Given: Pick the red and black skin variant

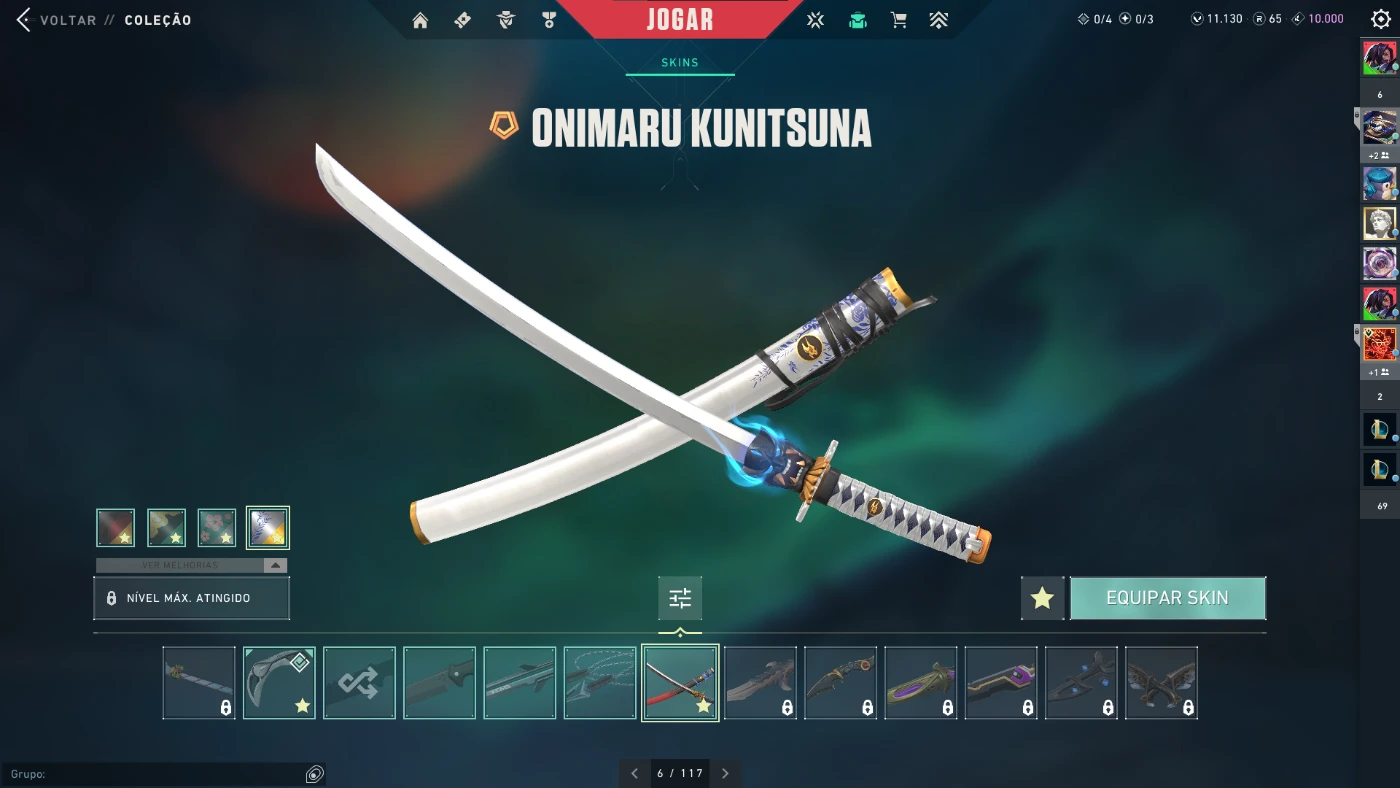Looking at the screenshot, I should pyautogui.click(x=116, y=527).
